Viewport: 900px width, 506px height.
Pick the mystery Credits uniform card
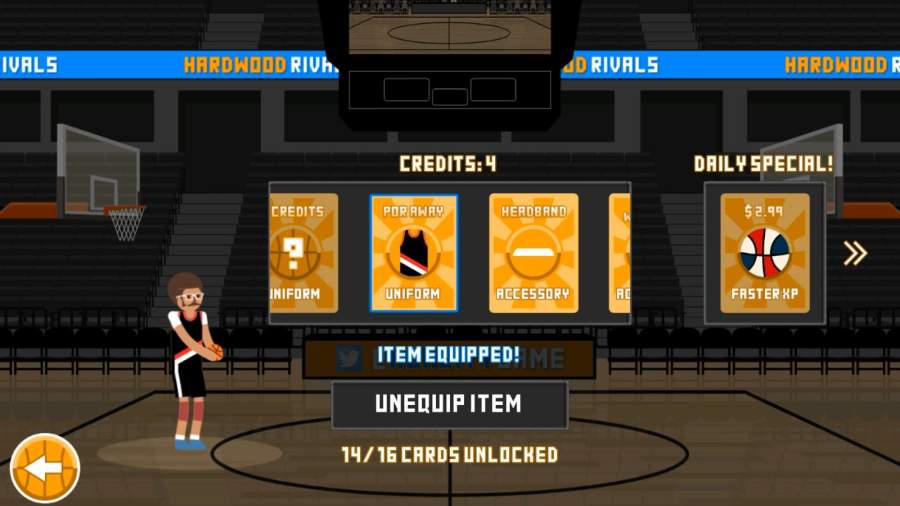[x=304, y=253]
